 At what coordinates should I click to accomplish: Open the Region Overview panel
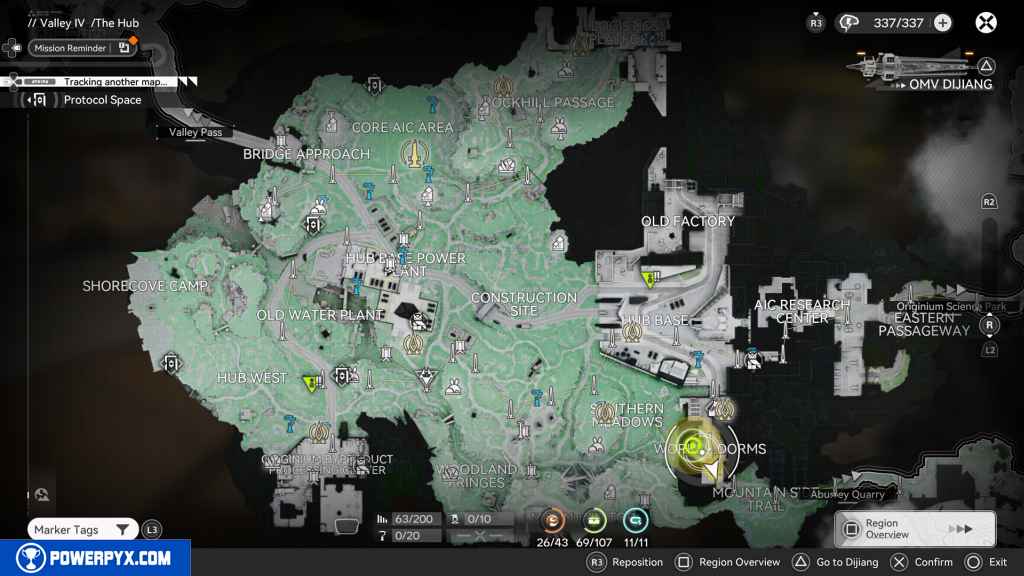click(x=914, y=529)
